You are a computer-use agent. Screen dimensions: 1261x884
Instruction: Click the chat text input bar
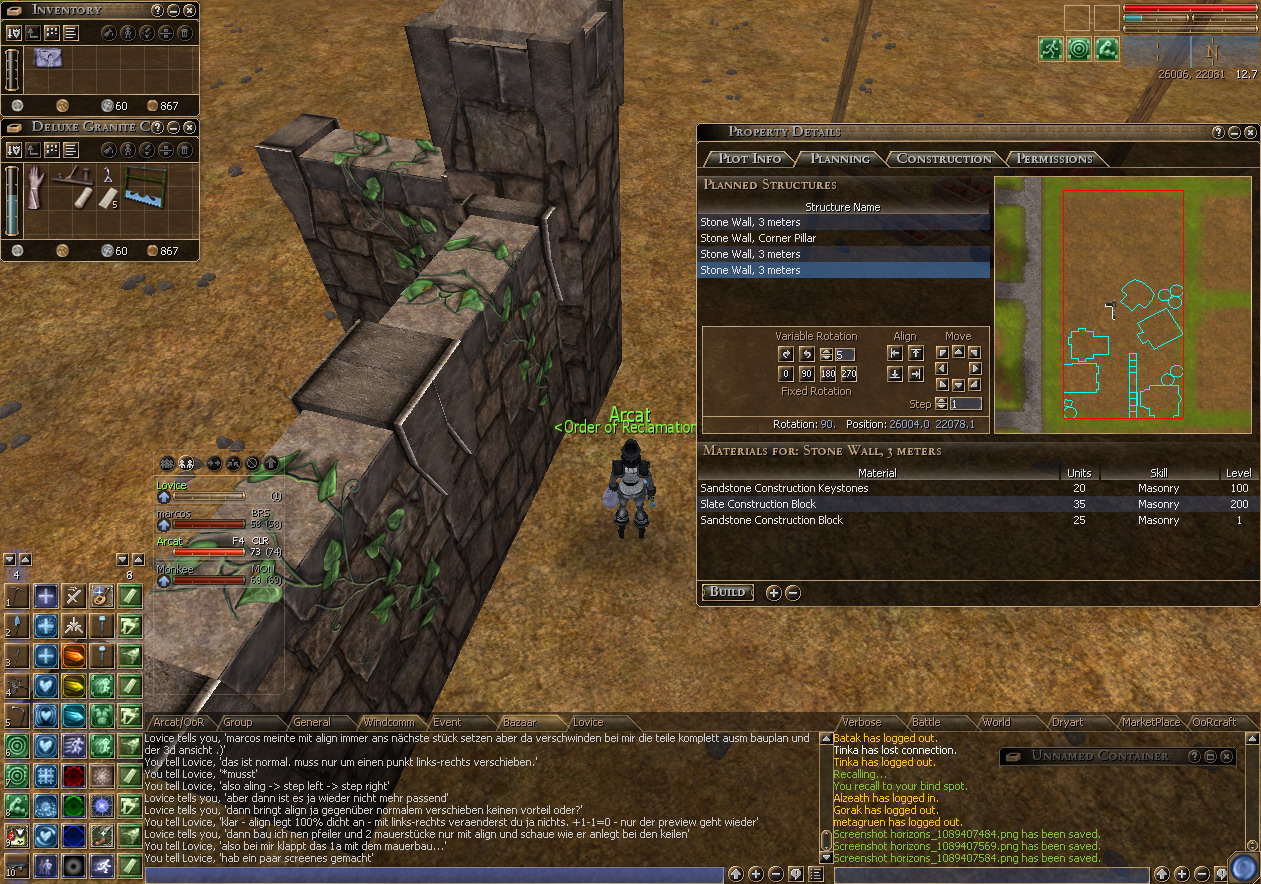click(433, 875)
